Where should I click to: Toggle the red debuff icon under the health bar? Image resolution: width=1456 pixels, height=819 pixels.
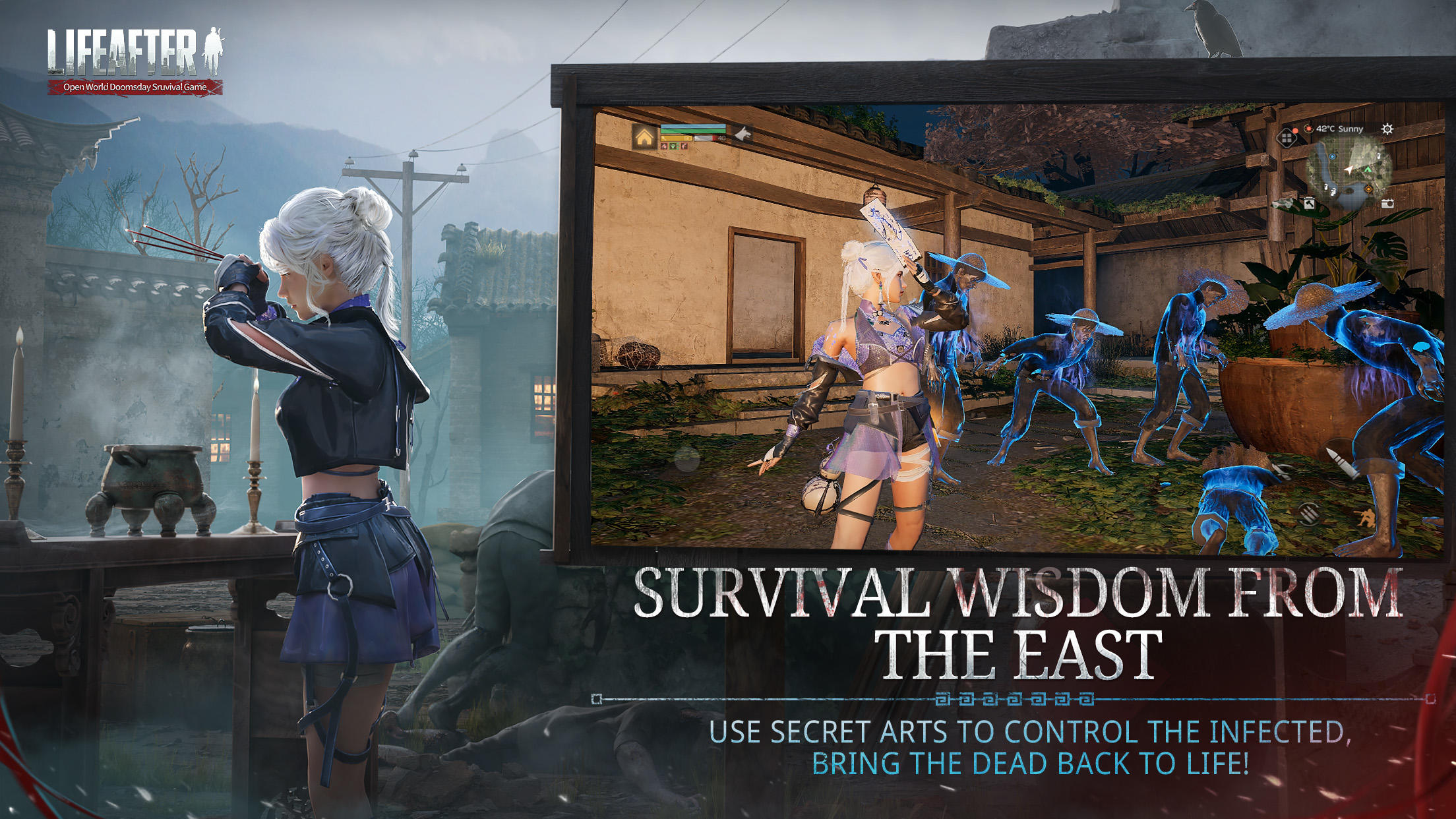(x=664, y=147)
